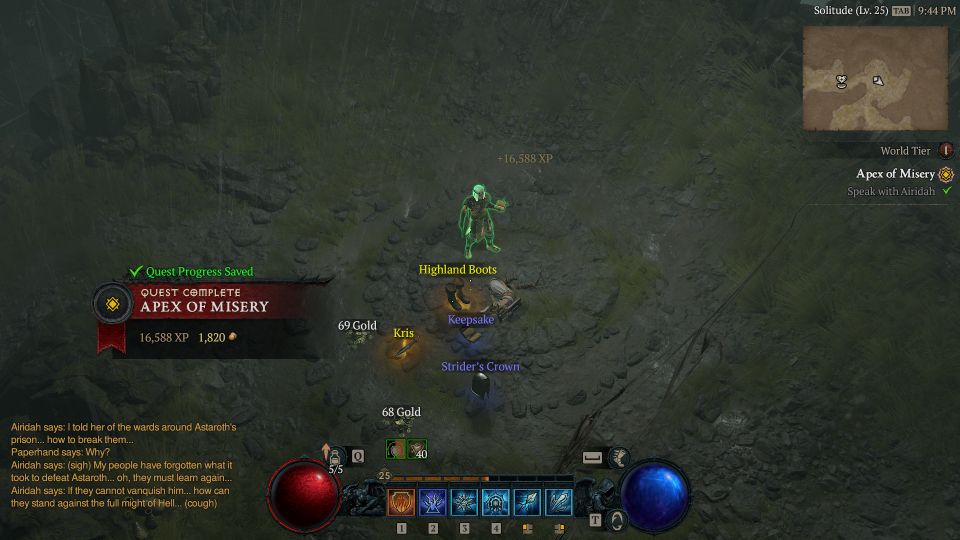Image resolution: width=960 pixels, height=540 pixels.
Task: Click the World Tier icon
Action: (x=945, y=151)
